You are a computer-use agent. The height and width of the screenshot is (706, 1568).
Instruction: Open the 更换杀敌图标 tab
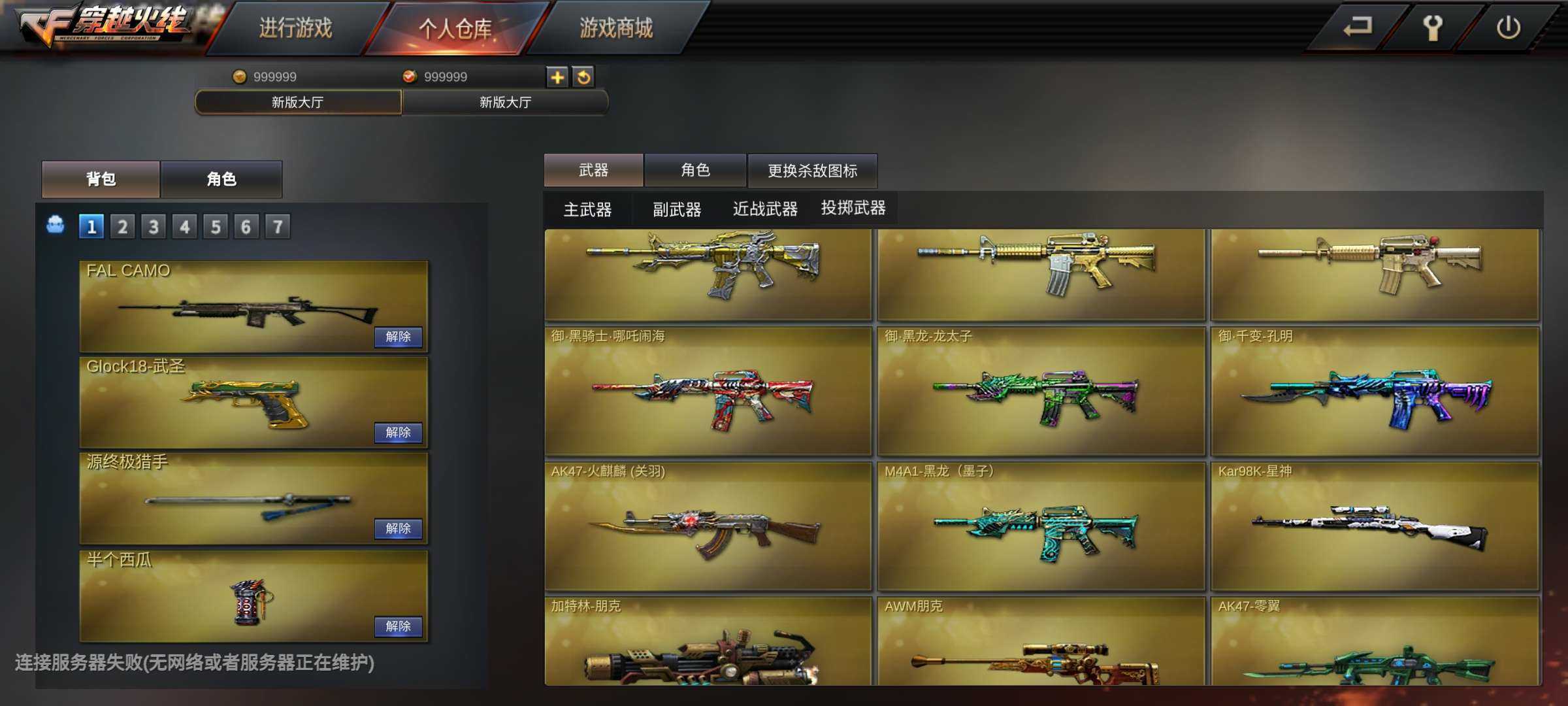click(x=812, y=171)
